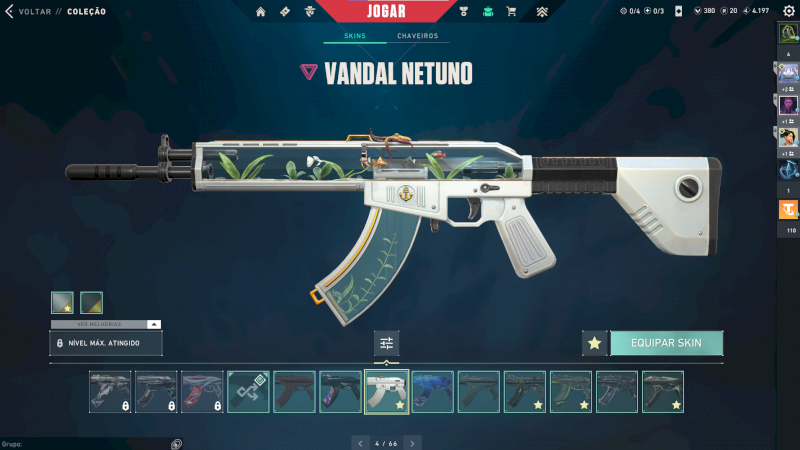Open the store cart icon
This screenshot has width=800, height=450.
click(x=512, y=12)
